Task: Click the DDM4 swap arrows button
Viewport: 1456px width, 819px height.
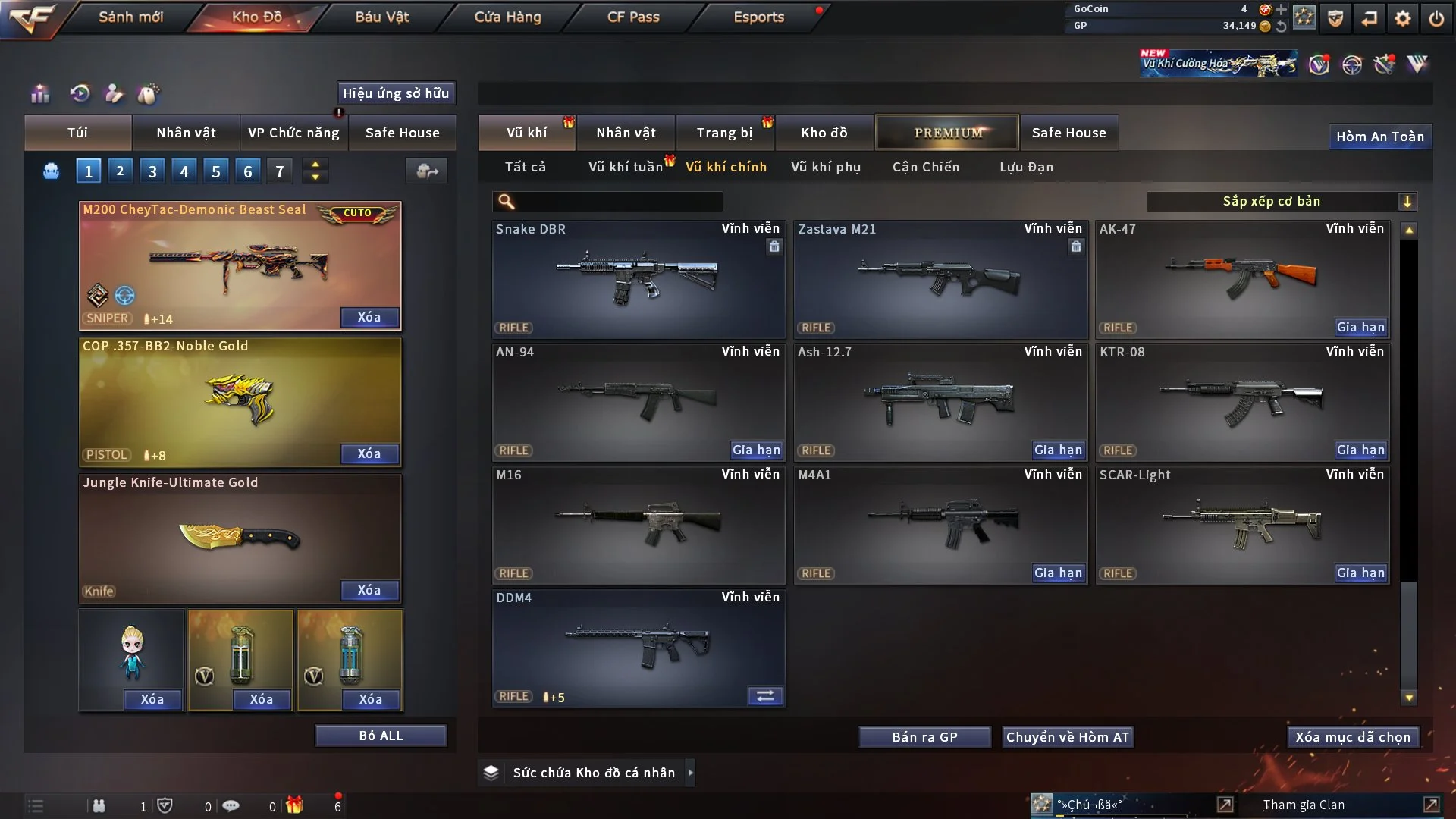Action: (x=765, y=696)
